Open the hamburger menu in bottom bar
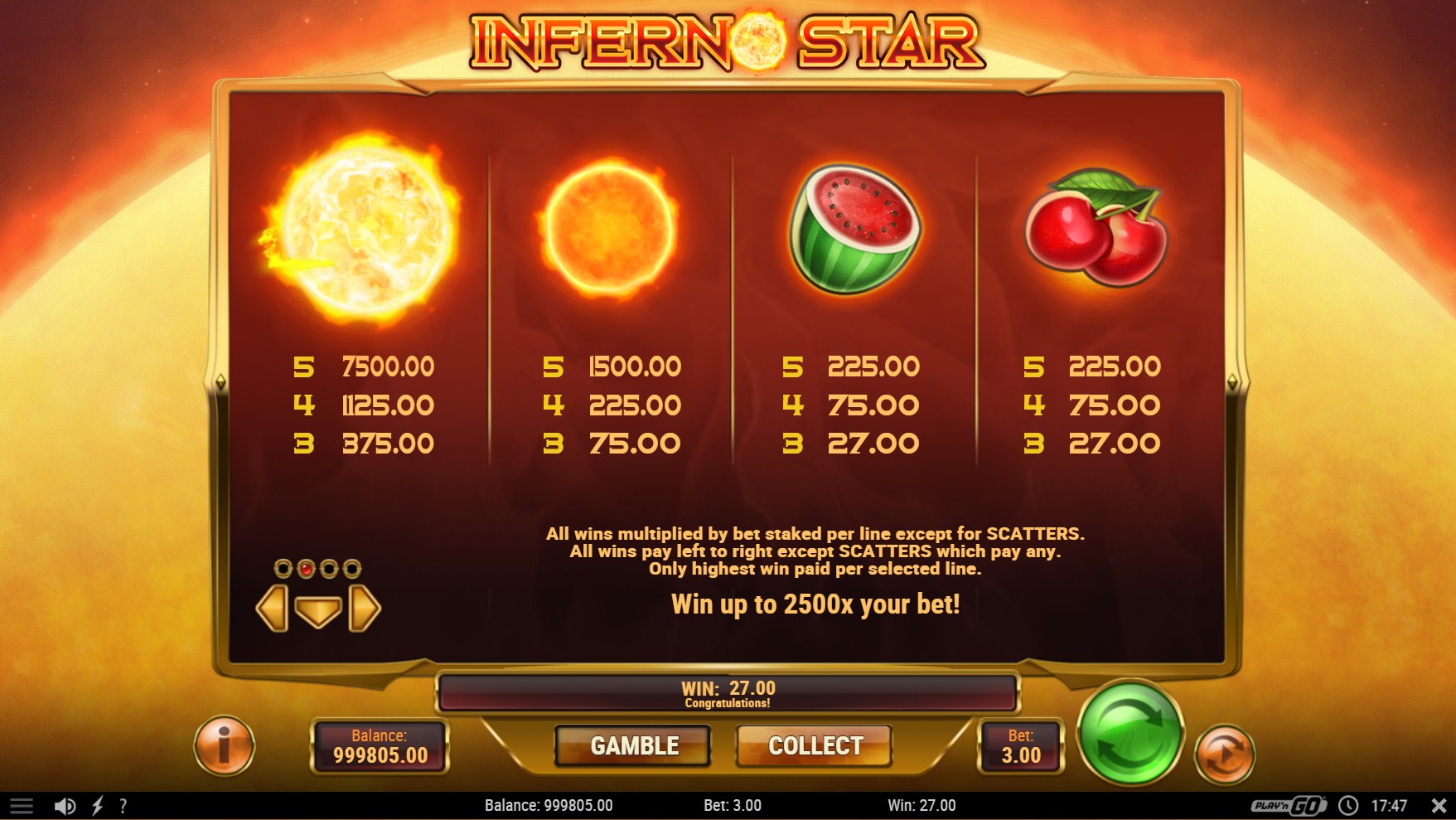The width and height of the screenshot is (1456, 820). 22,806
